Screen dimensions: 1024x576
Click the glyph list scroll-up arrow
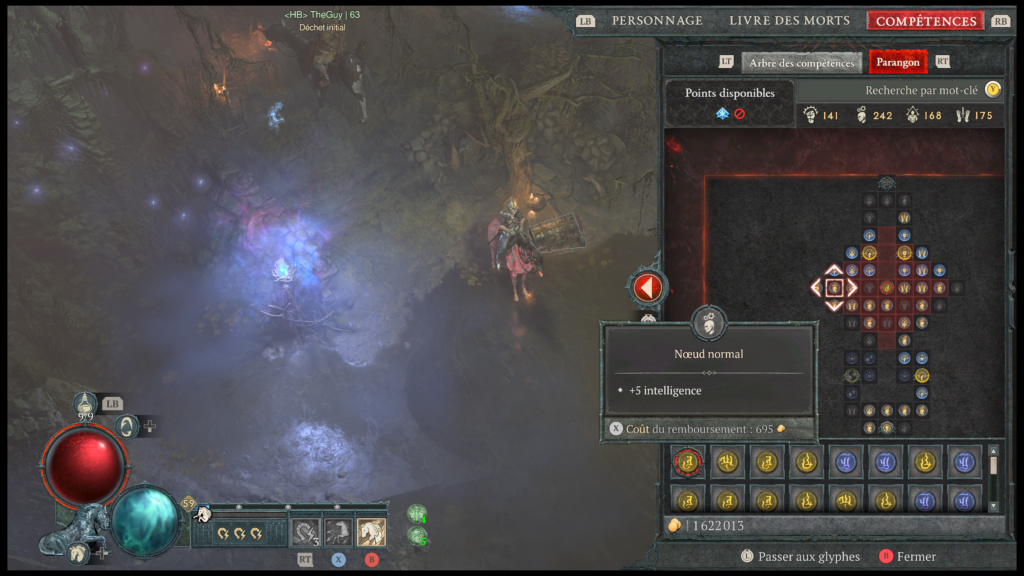993,451
